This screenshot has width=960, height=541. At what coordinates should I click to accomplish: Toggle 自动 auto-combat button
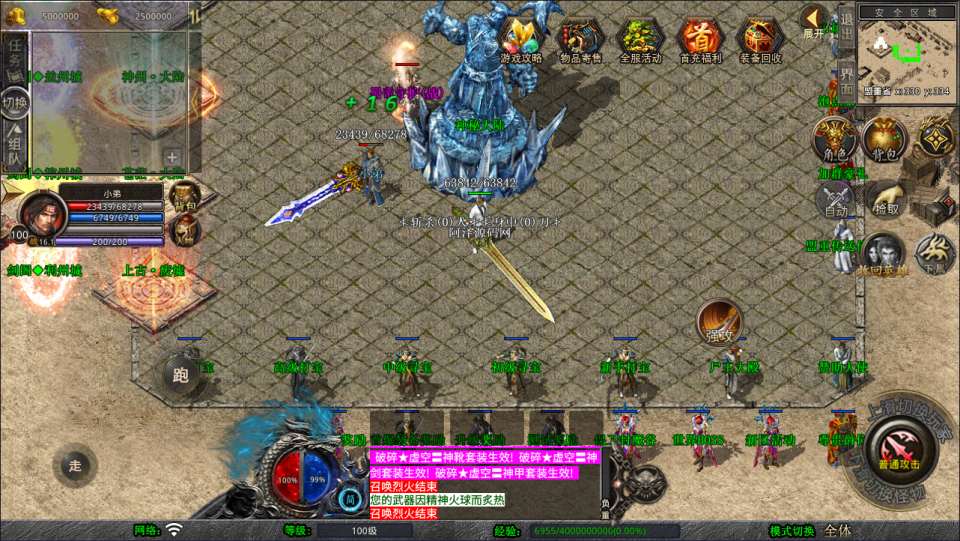[835, 201]
